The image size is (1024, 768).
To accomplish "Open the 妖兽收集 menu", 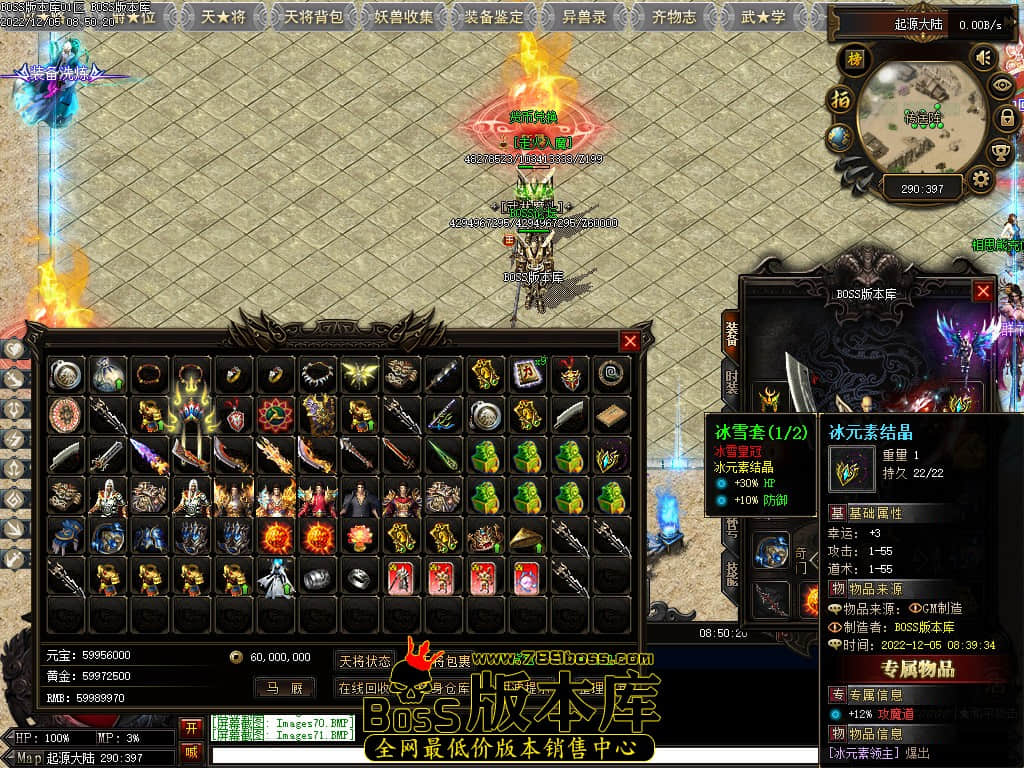I will coord(404,16).
